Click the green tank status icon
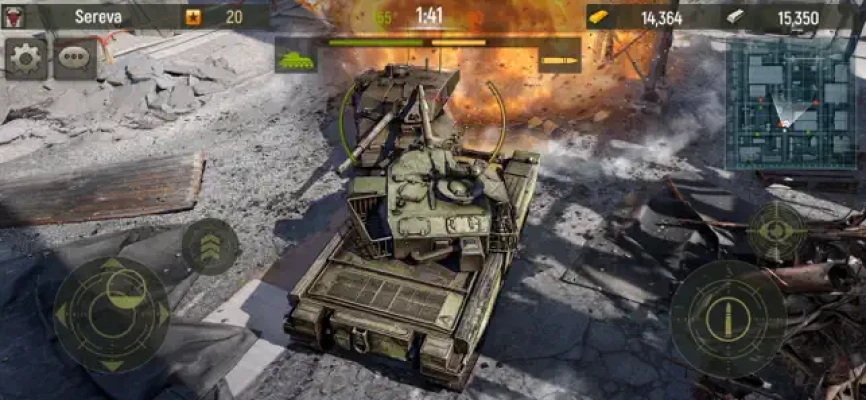Screen dimensions: 866x400 296,56
